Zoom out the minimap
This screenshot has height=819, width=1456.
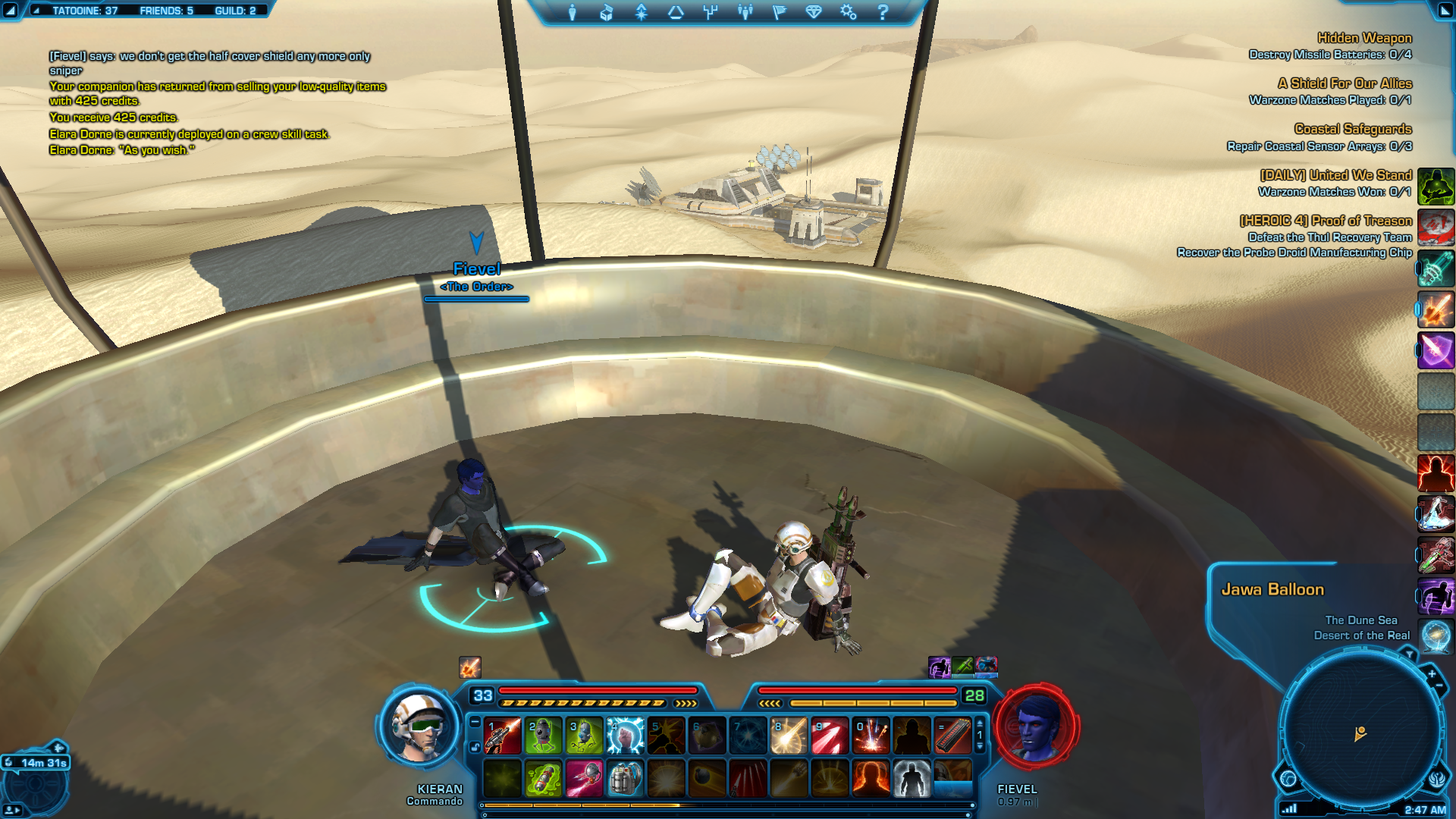(x=1439, y=686)
